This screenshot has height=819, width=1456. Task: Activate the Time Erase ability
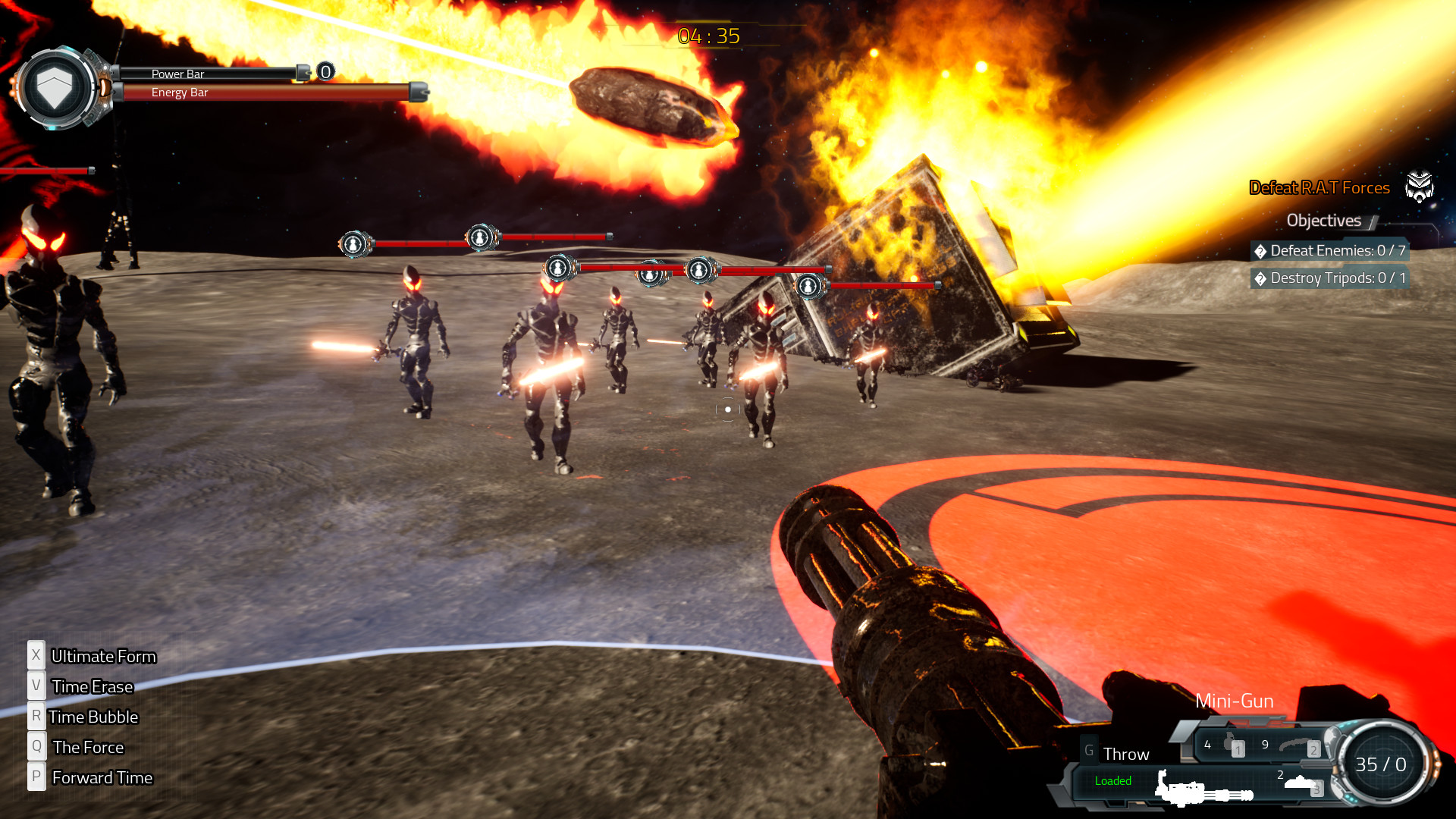click(92, 686)
